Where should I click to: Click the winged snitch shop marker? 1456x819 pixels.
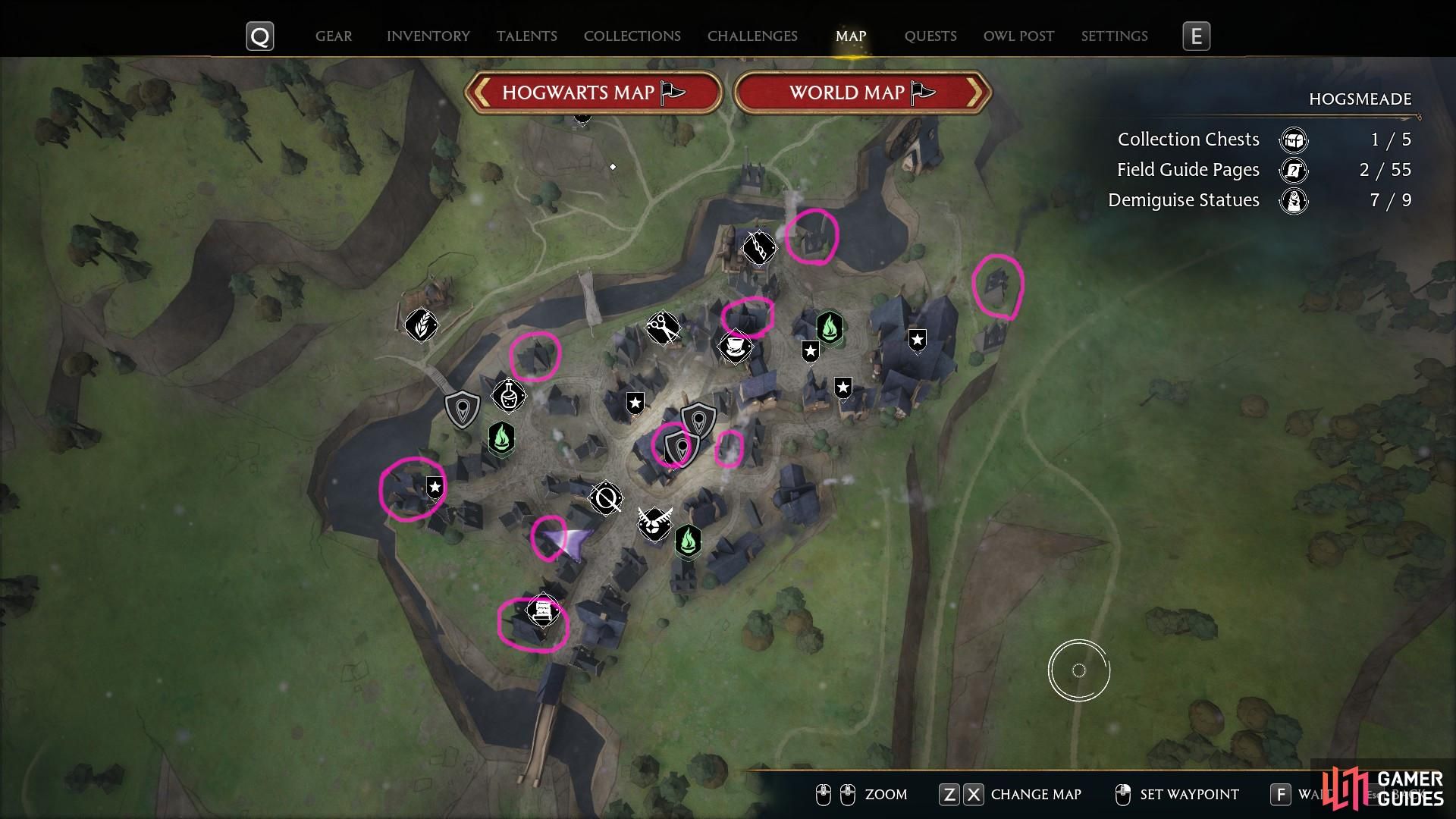tap(653, 523)
